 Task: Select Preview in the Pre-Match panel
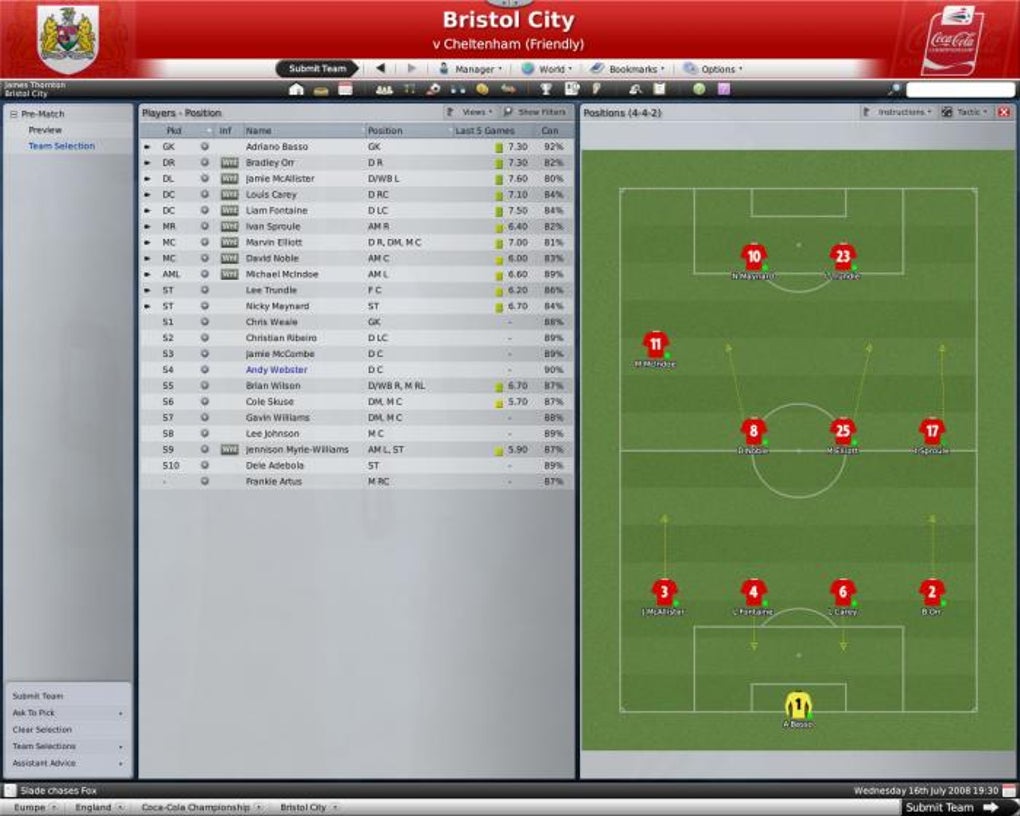pos(45,130)
